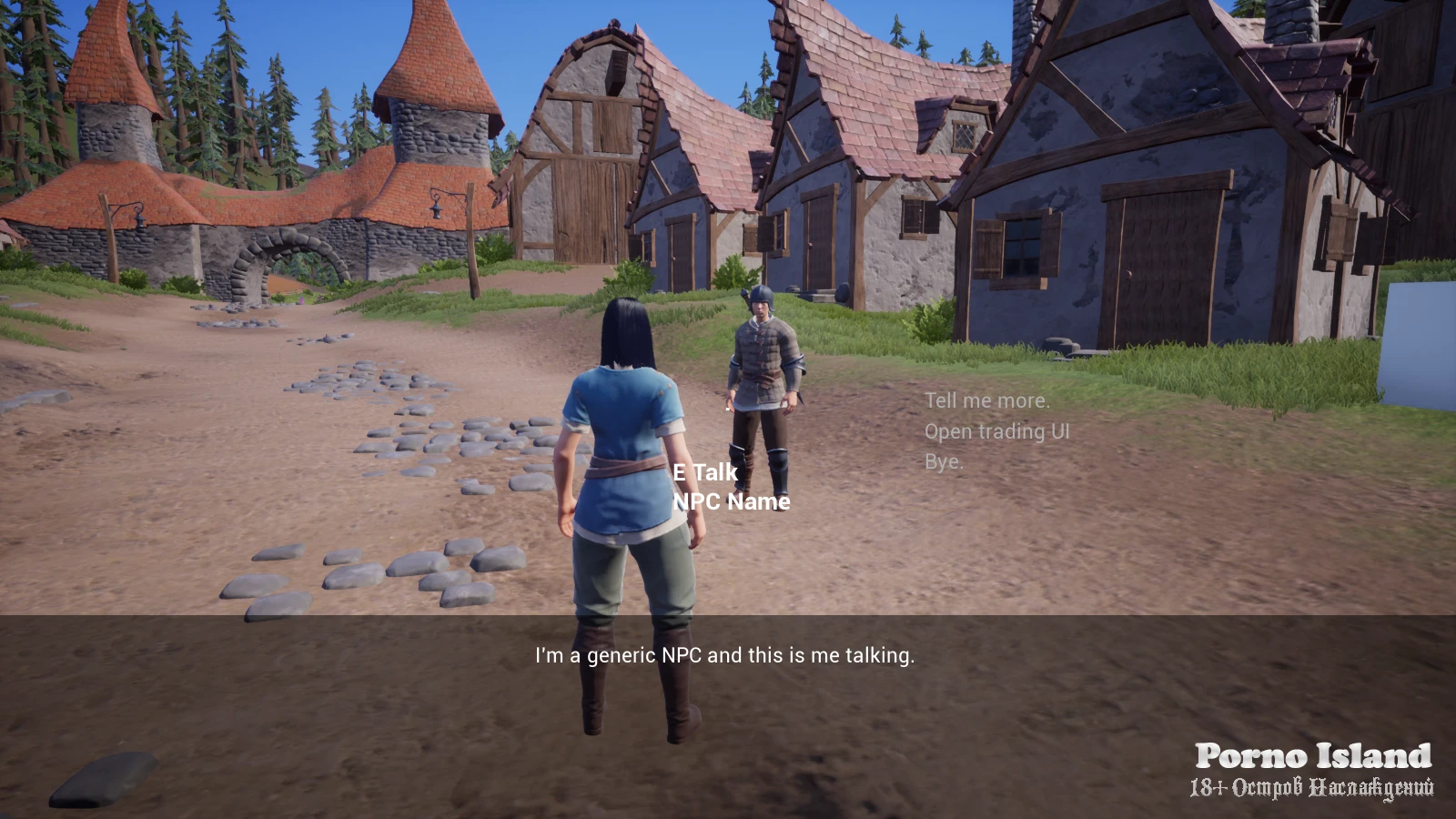Viewport: 1456px width, 819px height.
Task: Choose the "Tell me more." reply
Action: tap(986, 400)
